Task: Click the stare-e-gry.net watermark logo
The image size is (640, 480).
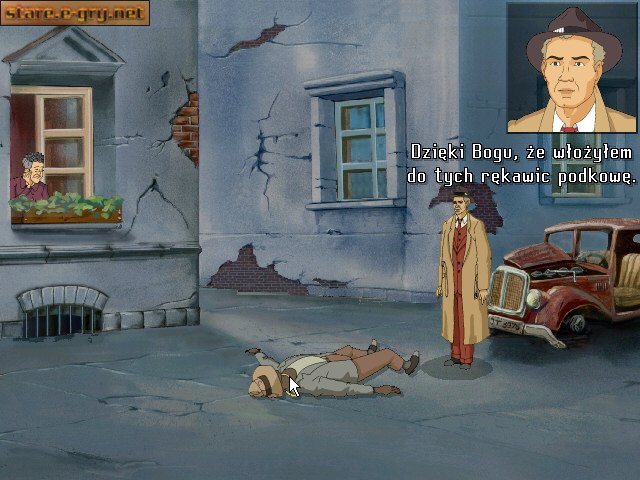Action: pos(75,13)
